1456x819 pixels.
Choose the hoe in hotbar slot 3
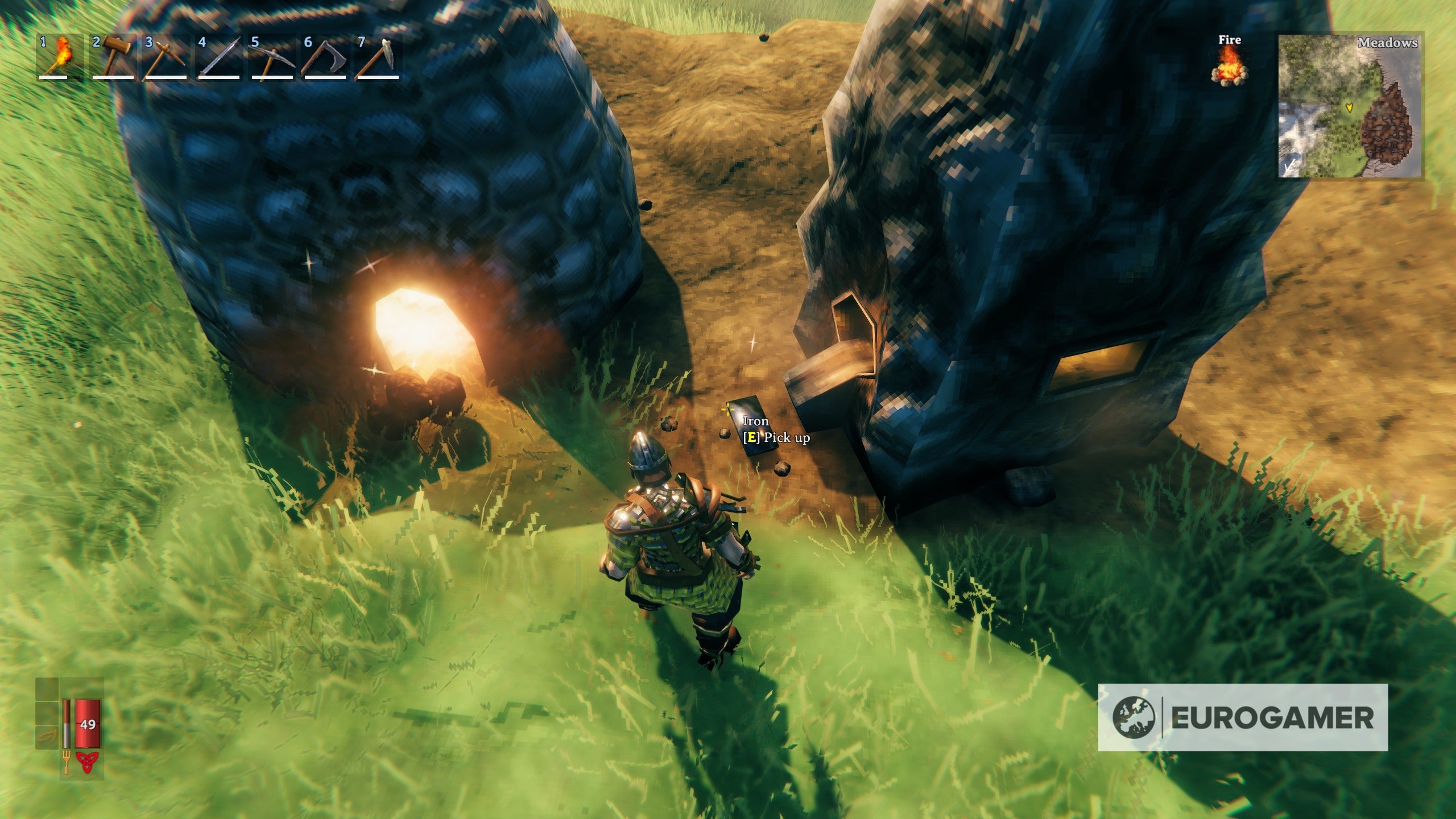166,57
